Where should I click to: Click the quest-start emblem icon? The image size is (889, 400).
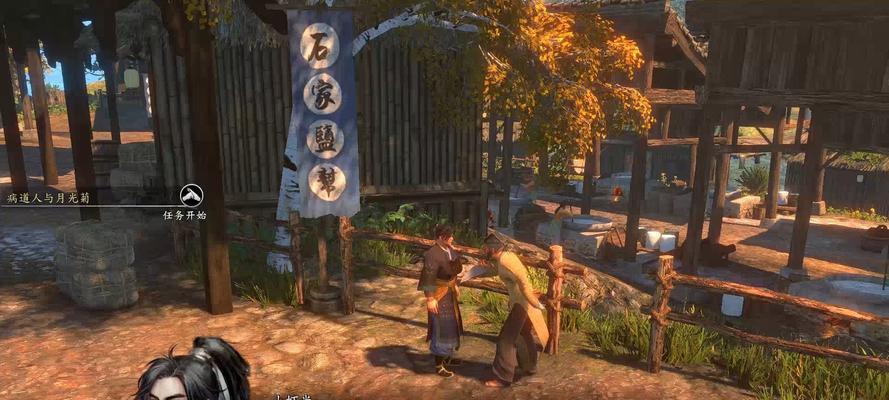191,195
